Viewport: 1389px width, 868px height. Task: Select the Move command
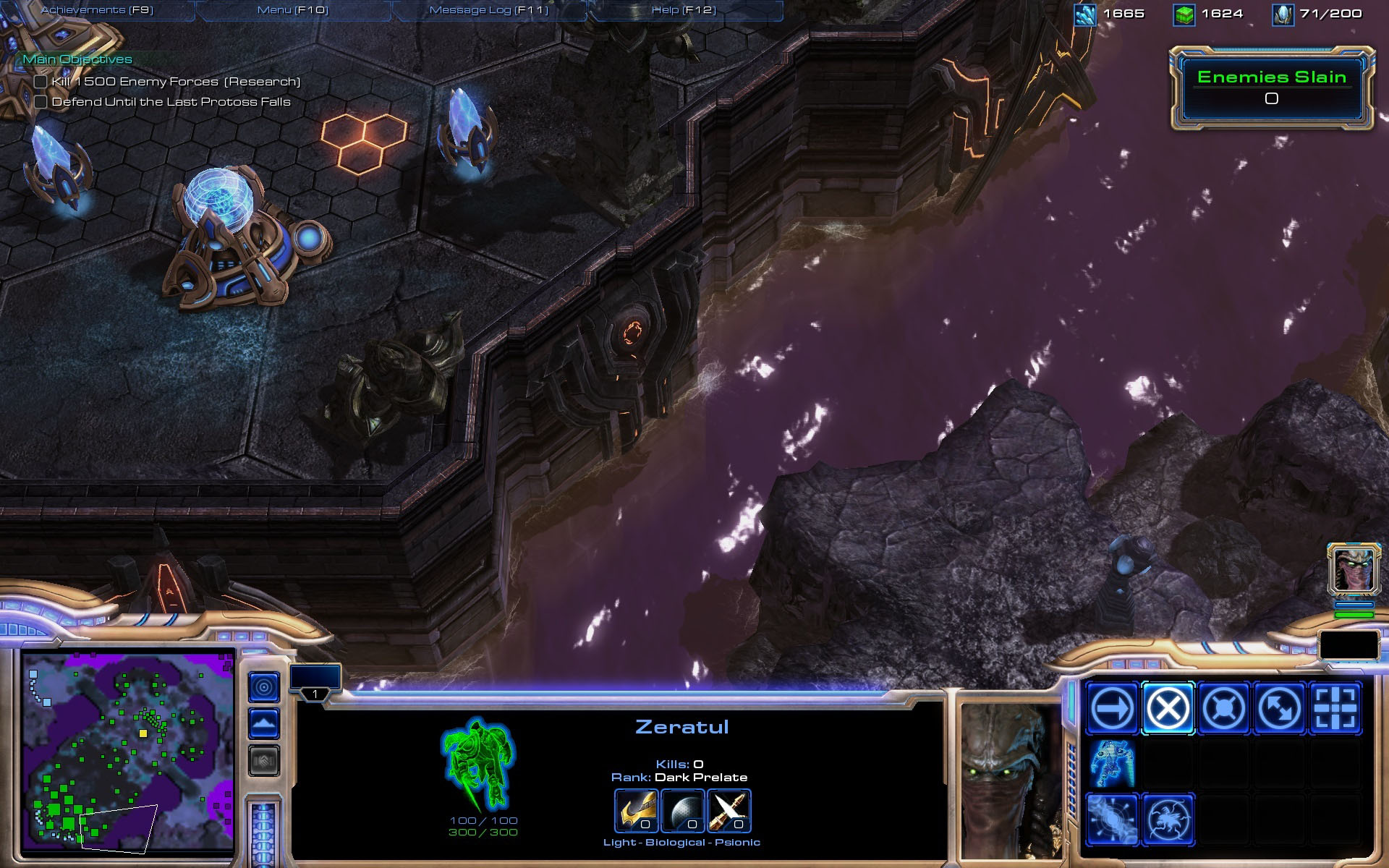pyautogui.click(x=1112, y=708)
